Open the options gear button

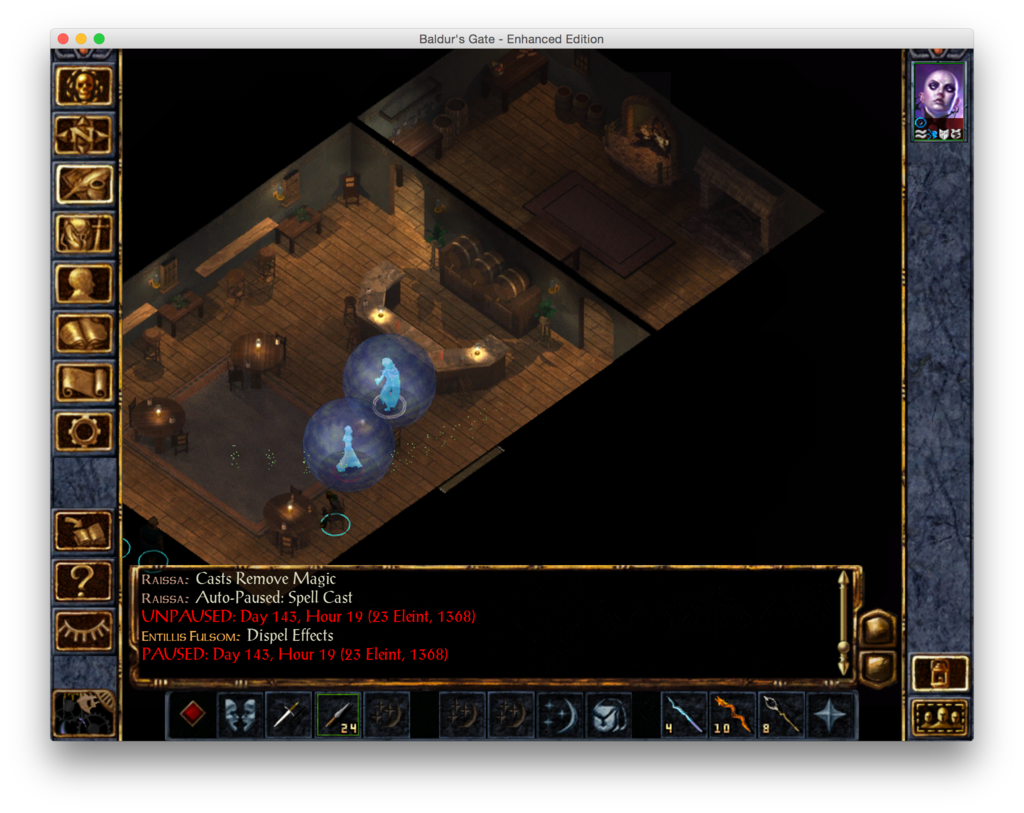(84, 430)
